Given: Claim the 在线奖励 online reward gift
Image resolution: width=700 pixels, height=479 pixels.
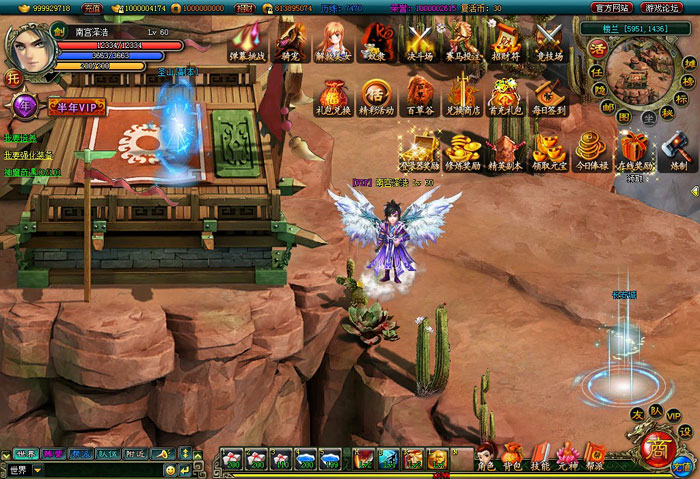Looking at the screenshot, I should (636, 151).
